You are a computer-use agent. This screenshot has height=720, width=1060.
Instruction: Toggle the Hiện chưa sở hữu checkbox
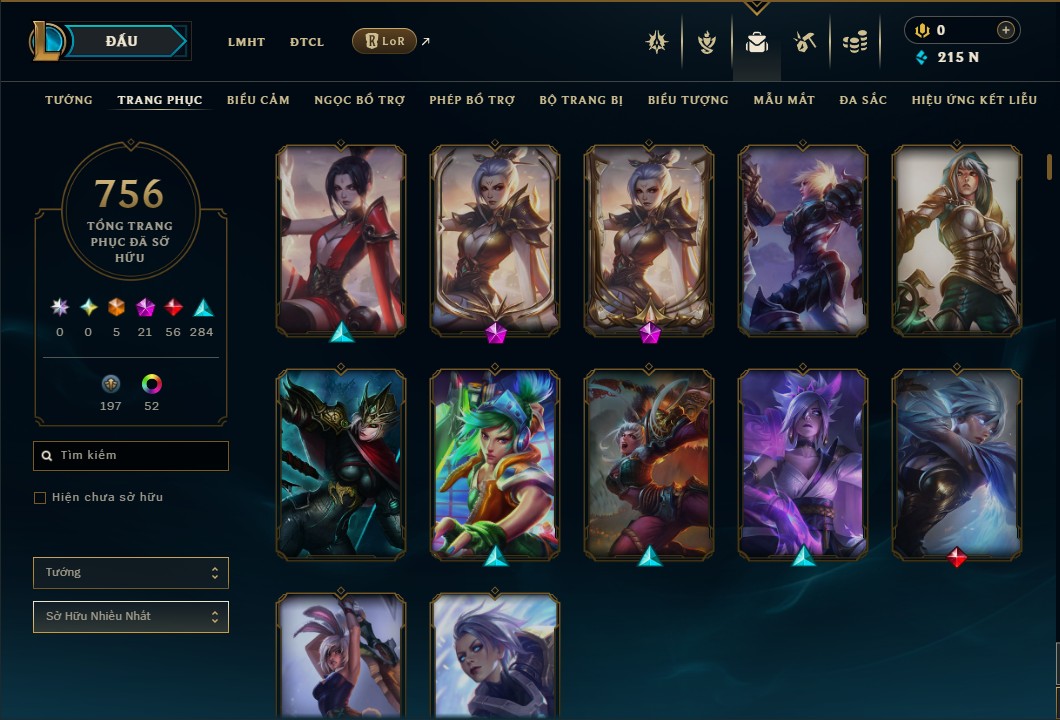click(x=40, y=498)
